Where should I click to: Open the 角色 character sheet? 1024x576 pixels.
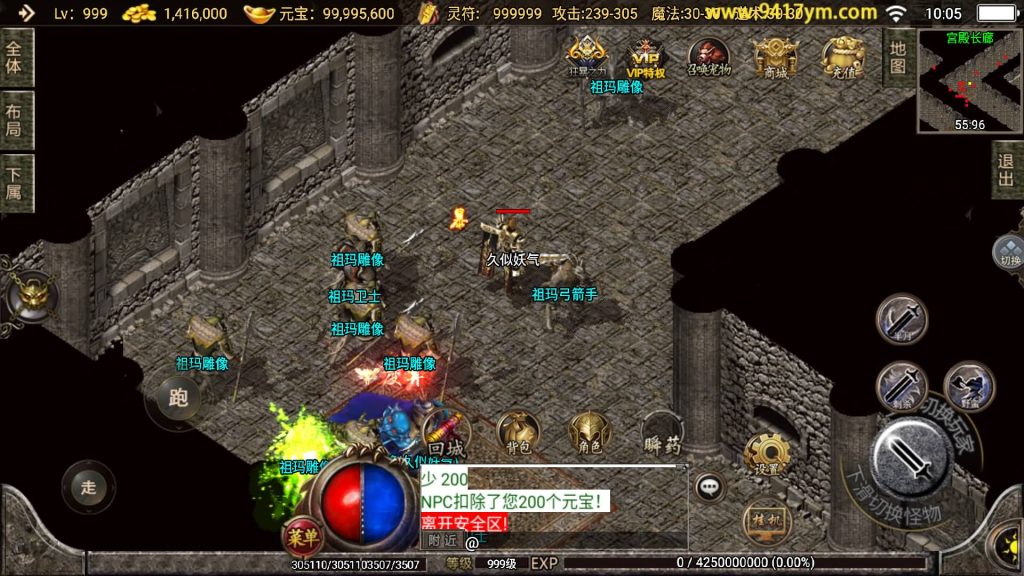coord(589,433)
